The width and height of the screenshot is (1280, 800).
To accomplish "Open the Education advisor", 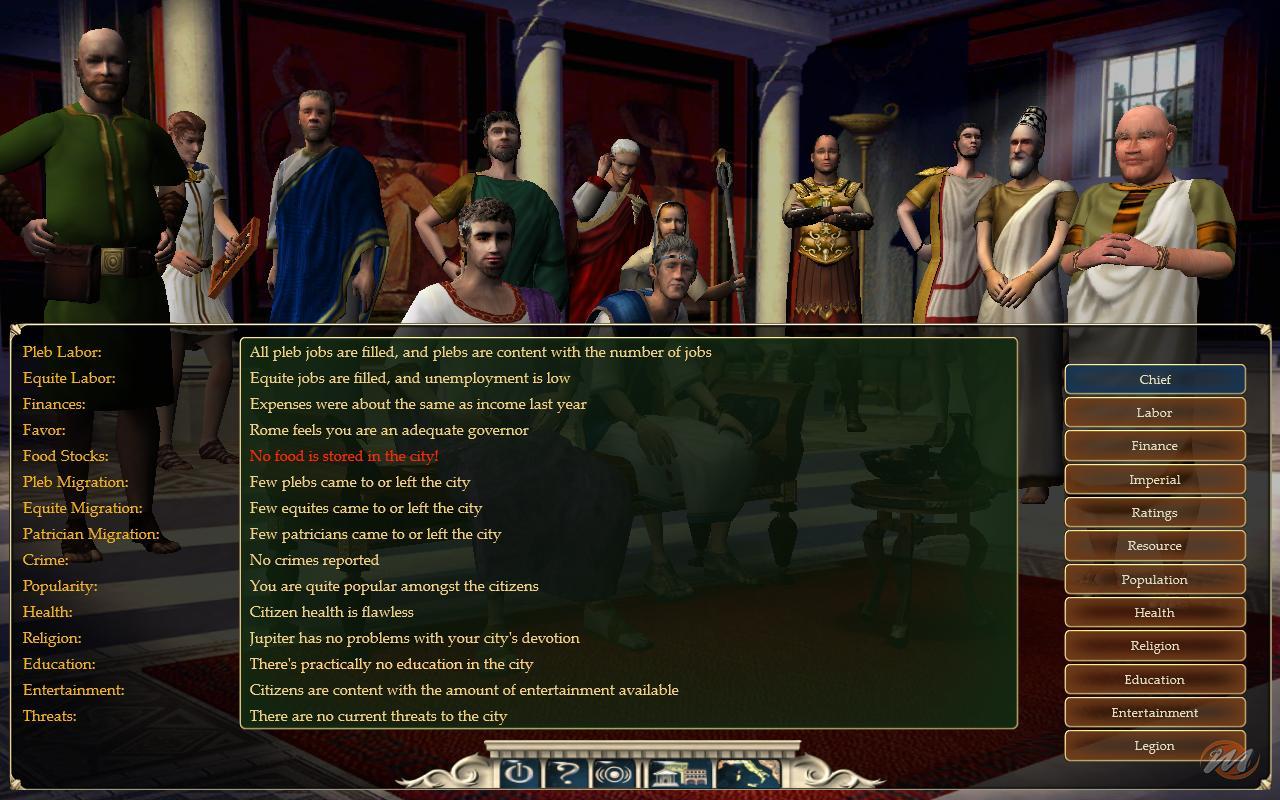I will click(1154, 679).
